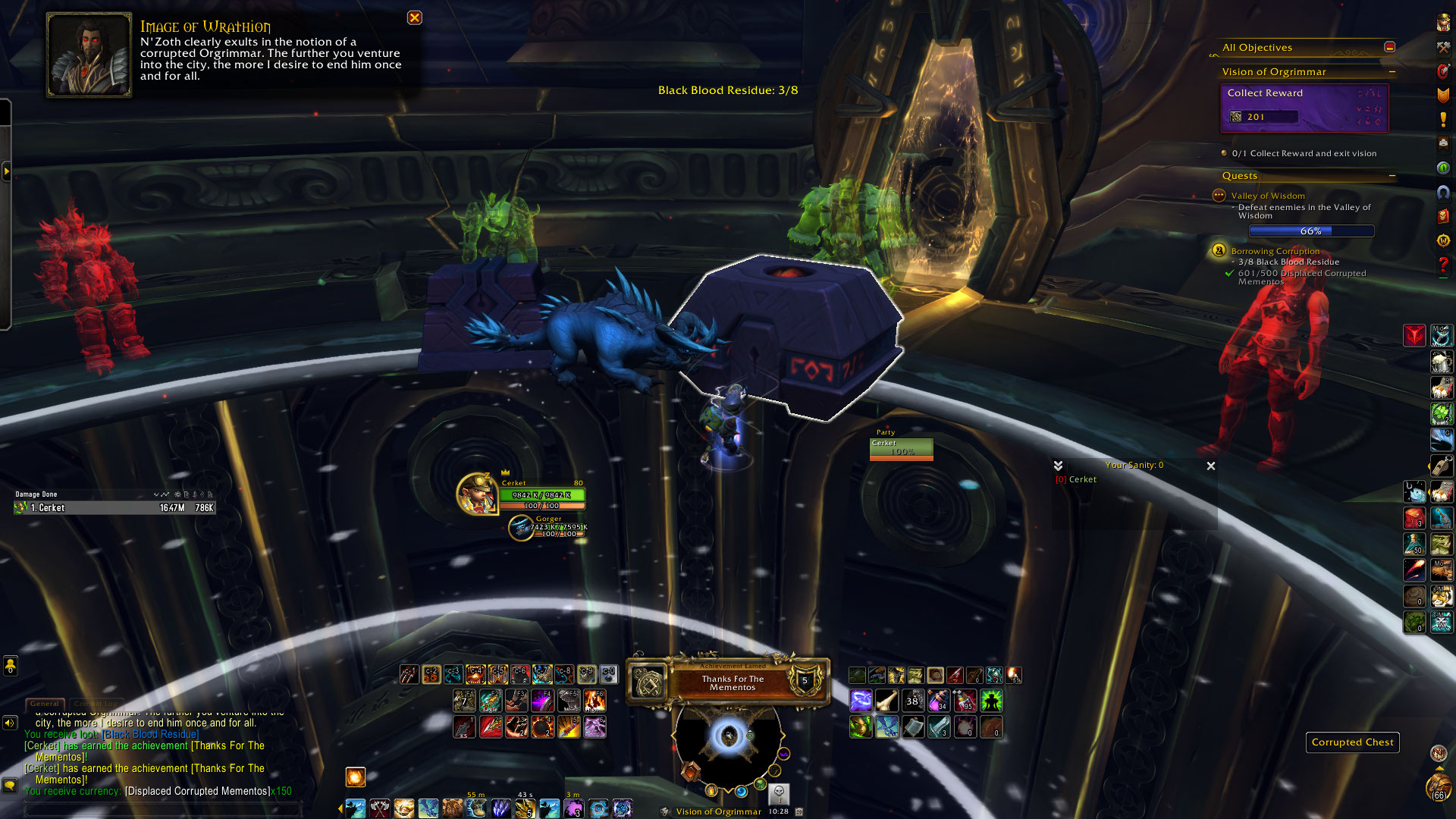
Task: Open the Valley of Wisdom quest
Action: coord(1267,196)
